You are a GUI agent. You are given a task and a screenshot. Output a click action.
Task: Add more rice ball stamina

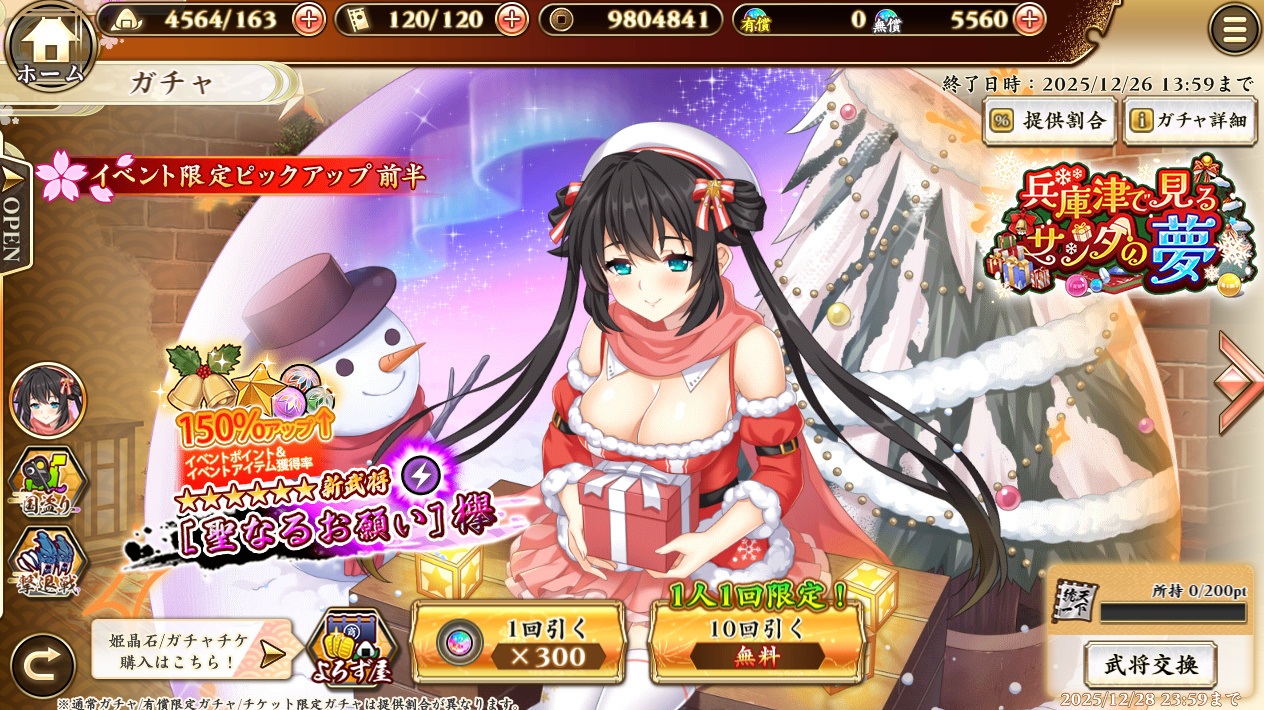pyautogui.click(x=309, y=19)
